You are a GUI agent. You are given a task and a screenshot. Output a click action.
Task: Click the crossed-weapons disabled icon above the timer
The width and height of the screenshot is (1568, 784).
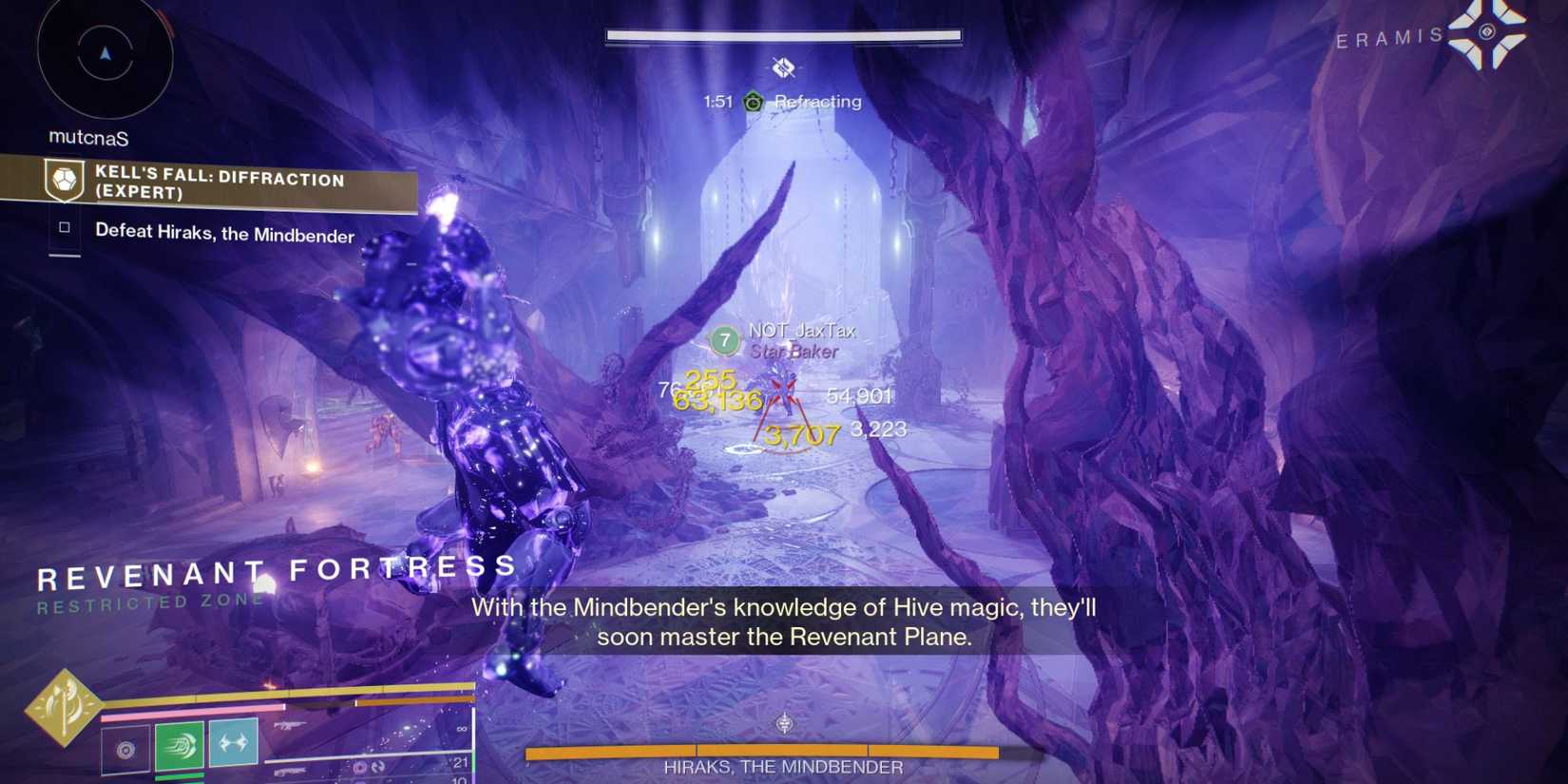tap(784, 67)
